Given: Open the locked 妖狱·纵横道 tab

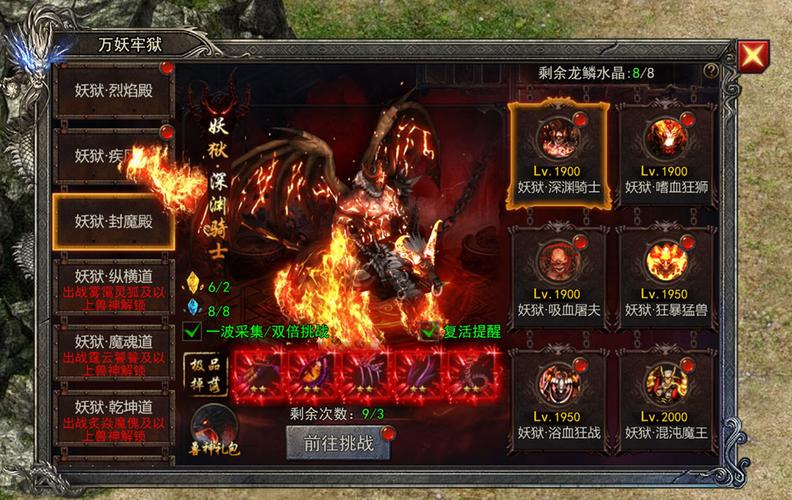Looking at the screenshot, I should pos(111,283).
